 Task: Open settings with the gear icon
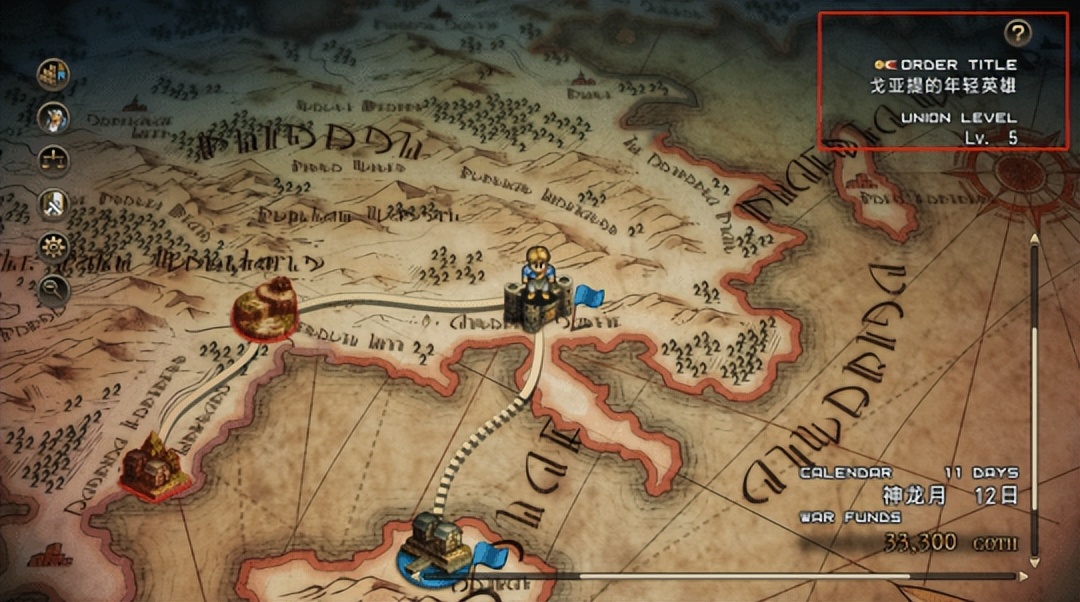pyautogui.click(x=53, y=246)
